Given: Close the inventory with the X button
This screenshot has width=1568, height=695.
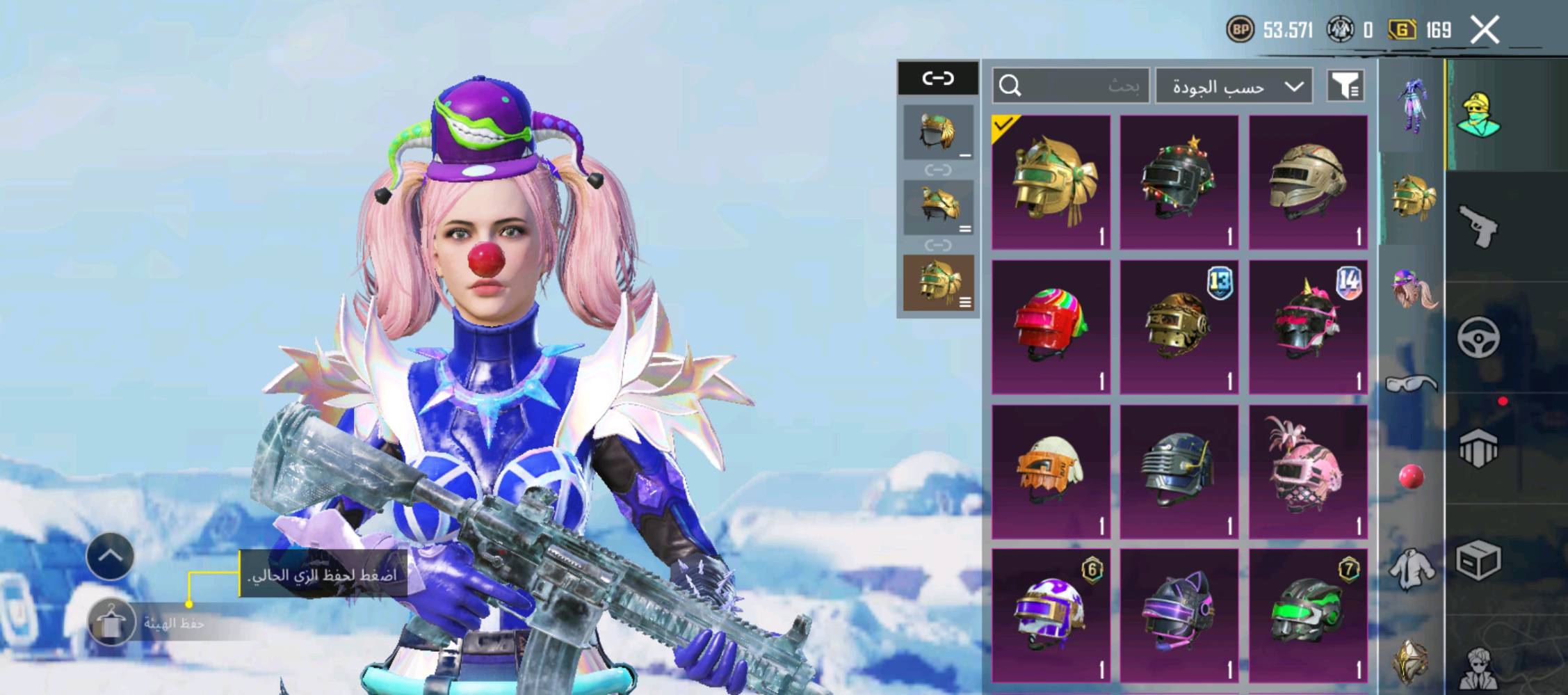Looking at the screenshot, I should point(1485,31).
